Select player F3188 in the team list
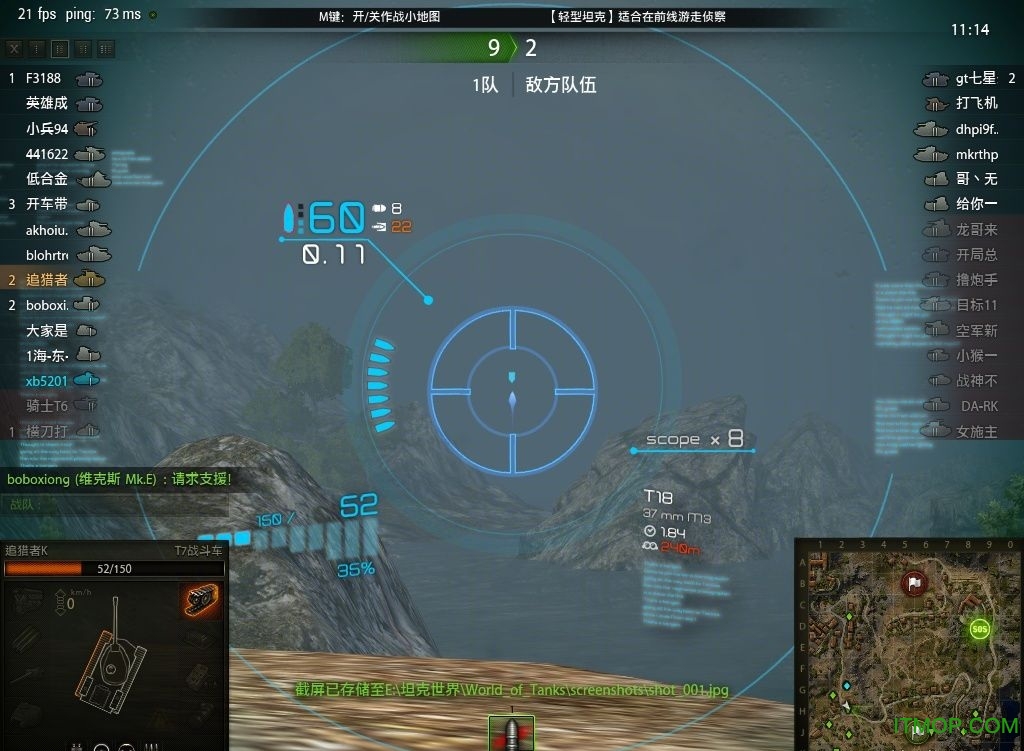 pos(43,78)
